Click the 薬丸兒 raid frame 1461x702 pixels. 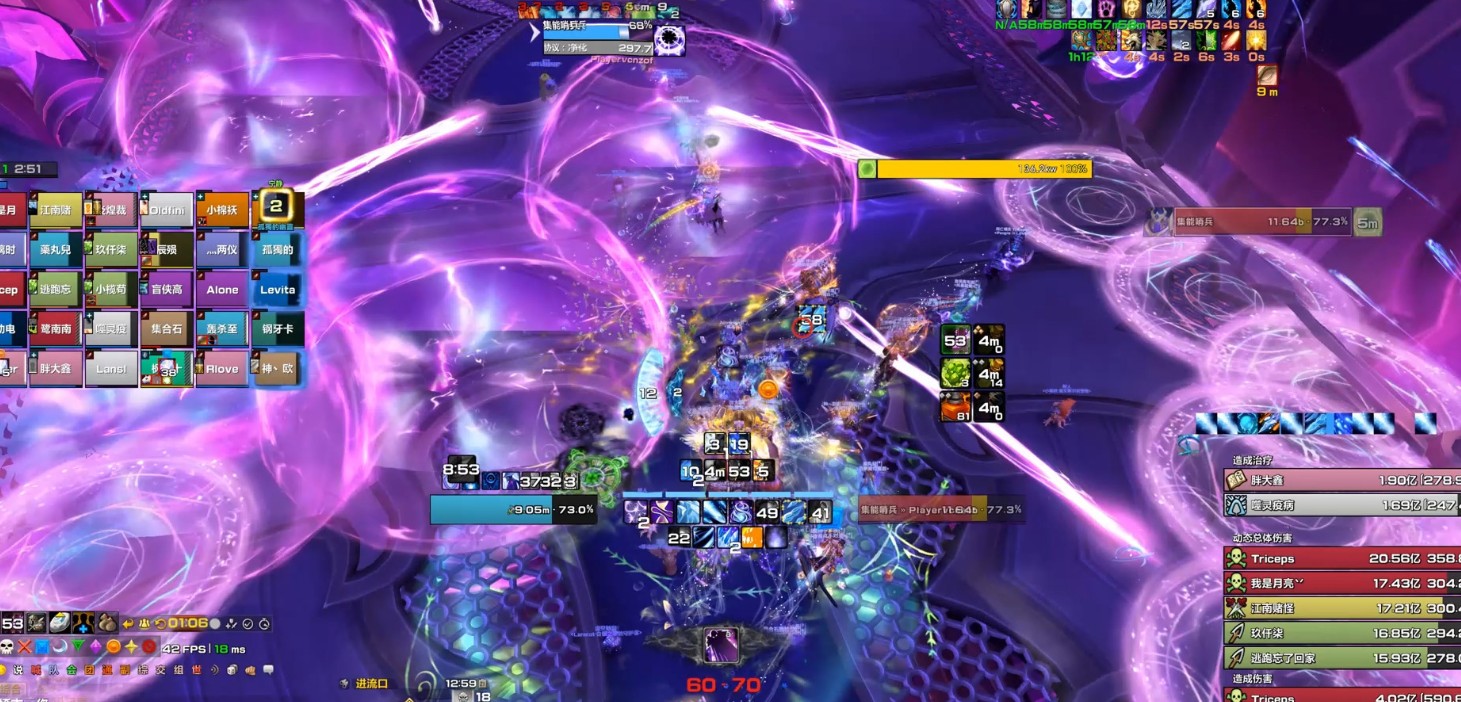point(56,250)
